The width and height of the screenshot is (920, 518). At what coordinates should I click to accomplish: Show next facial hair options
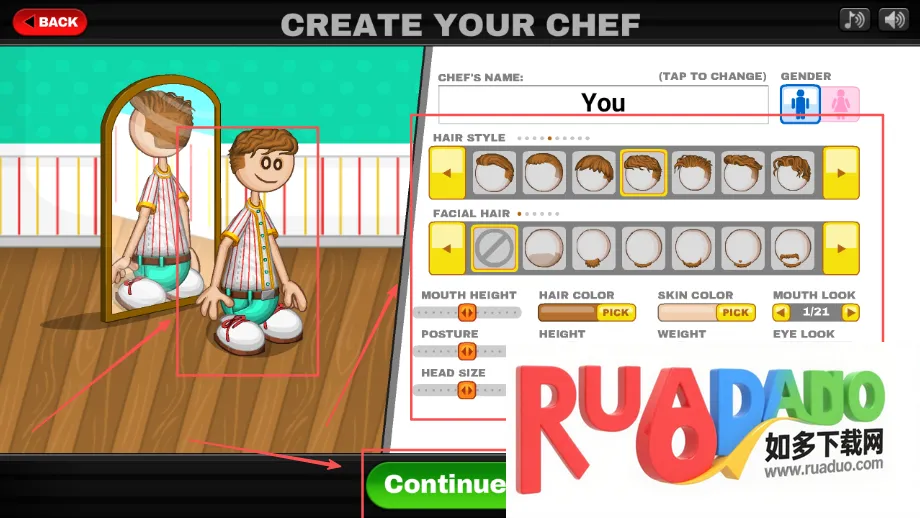point(841,248)
